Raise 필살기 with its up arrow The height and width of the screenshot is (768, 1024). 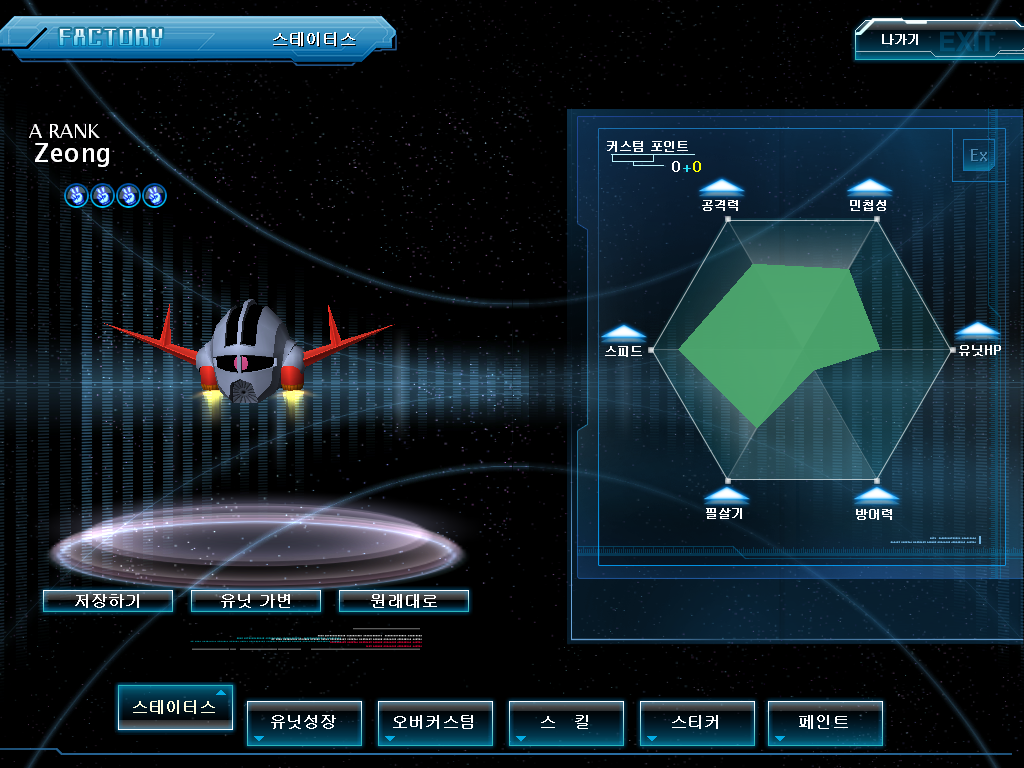pyautogui.click(x=726, y=496)
